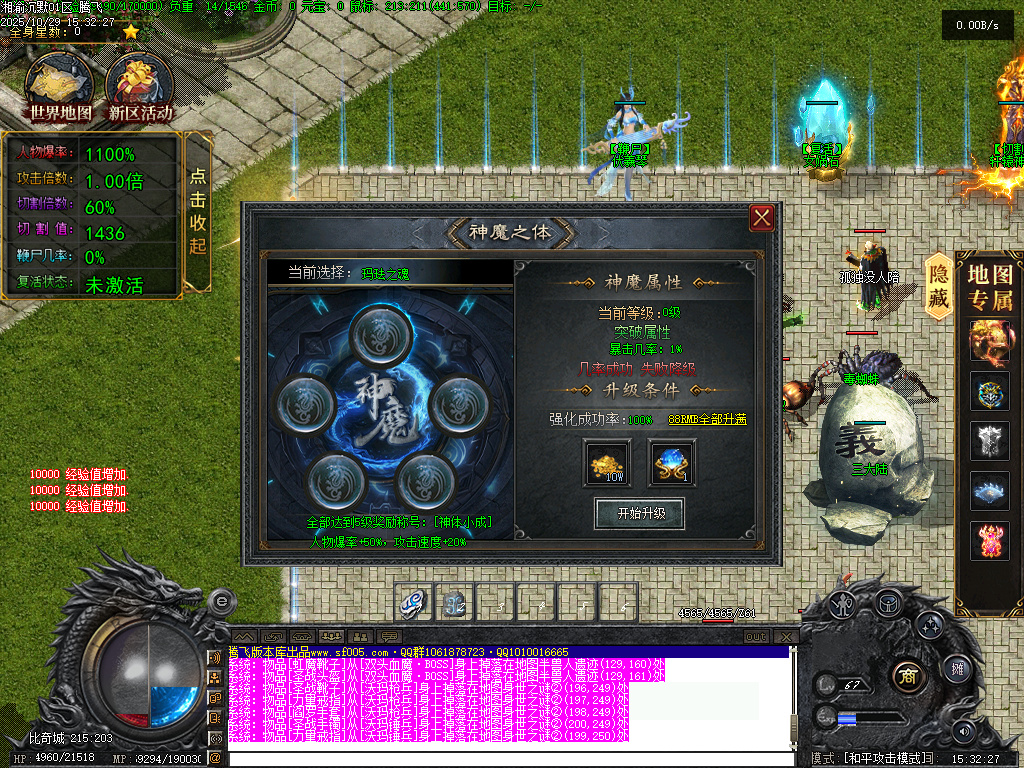The height and width of the screenshot is (768, 1024).
Task: Open the 88RMB全部升满 link
Action: 707,419
